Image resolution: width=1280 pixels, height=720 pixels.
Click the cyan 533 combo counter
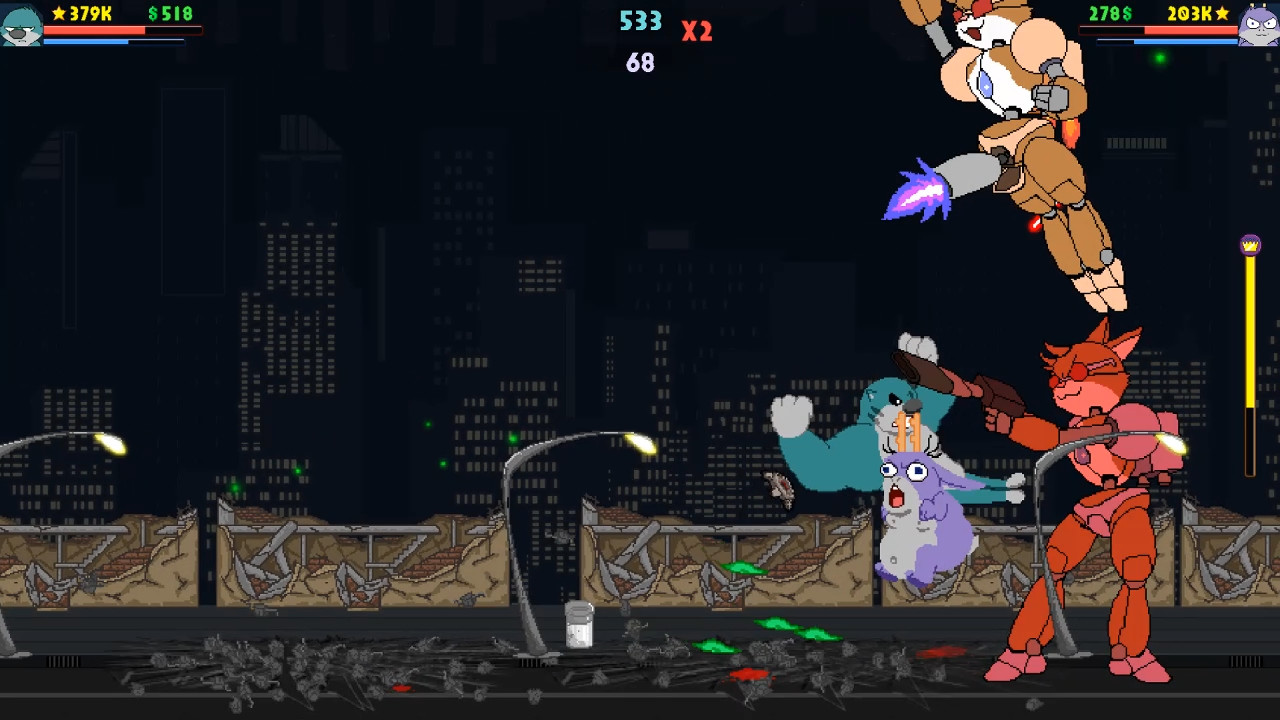(639, 20)
